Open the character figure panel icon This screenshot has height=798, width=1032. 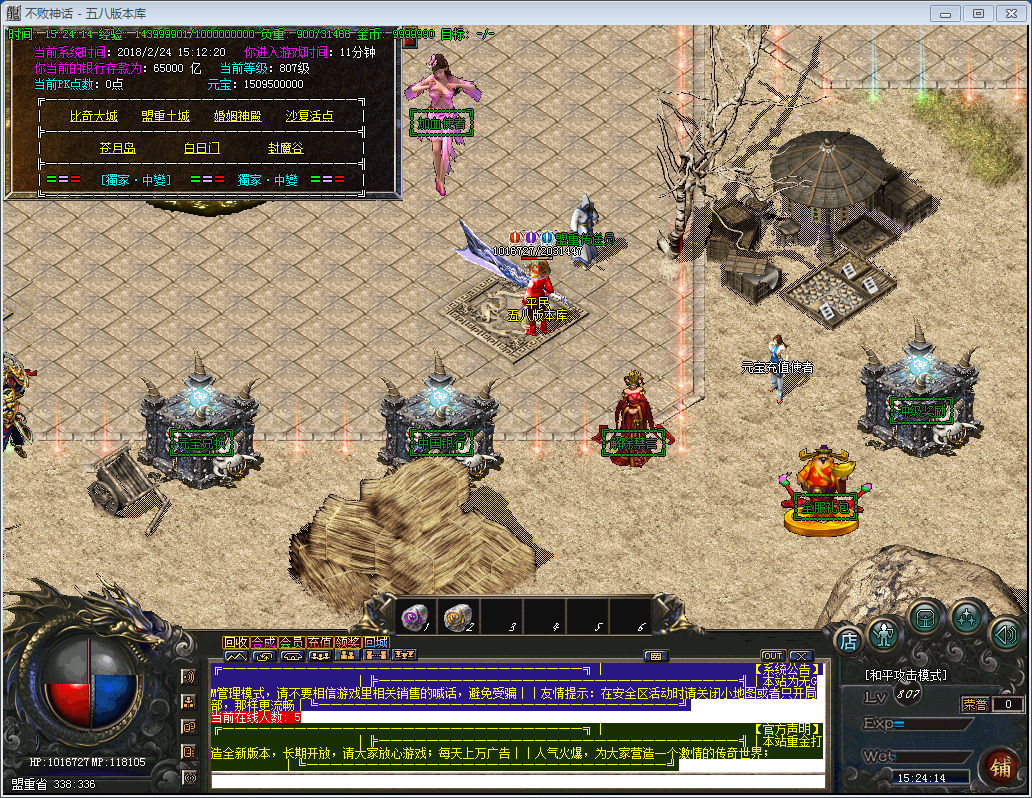click(884, 632)
